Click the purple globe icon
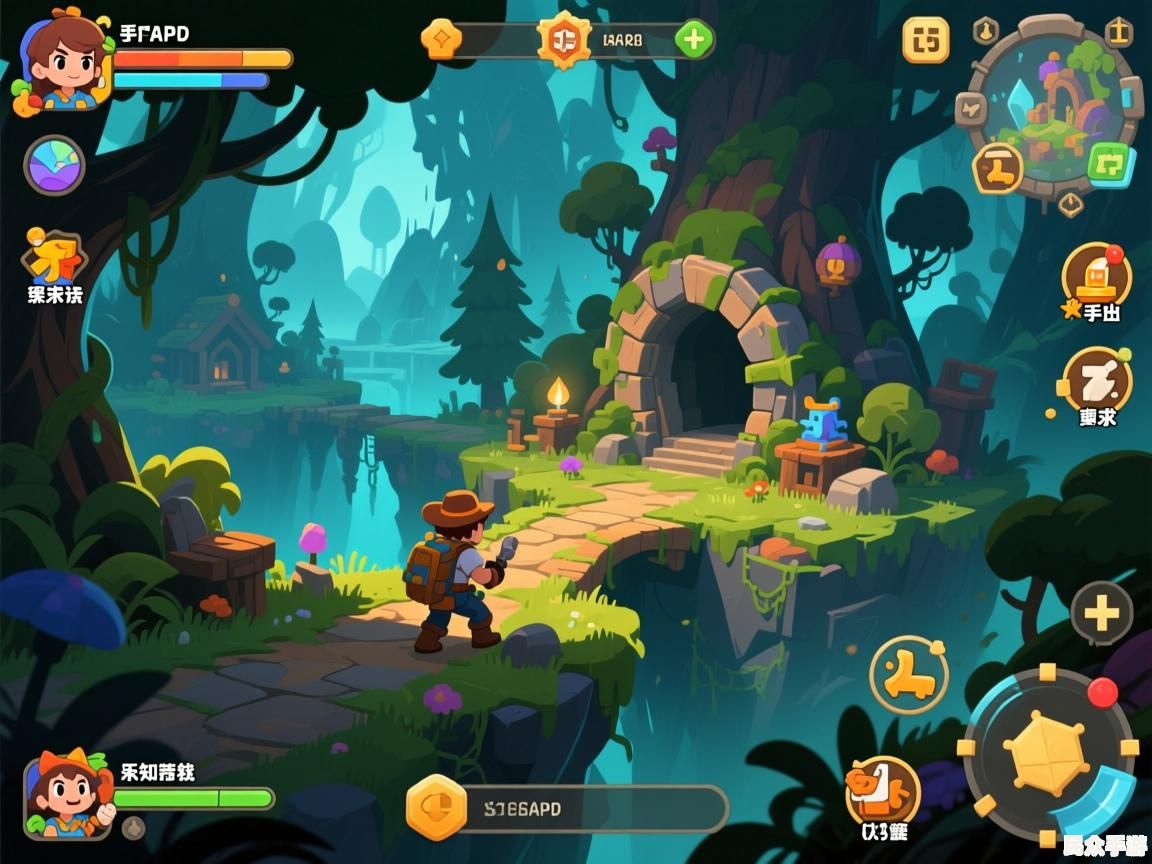The image size is (1152, 864). pos(54,165)
